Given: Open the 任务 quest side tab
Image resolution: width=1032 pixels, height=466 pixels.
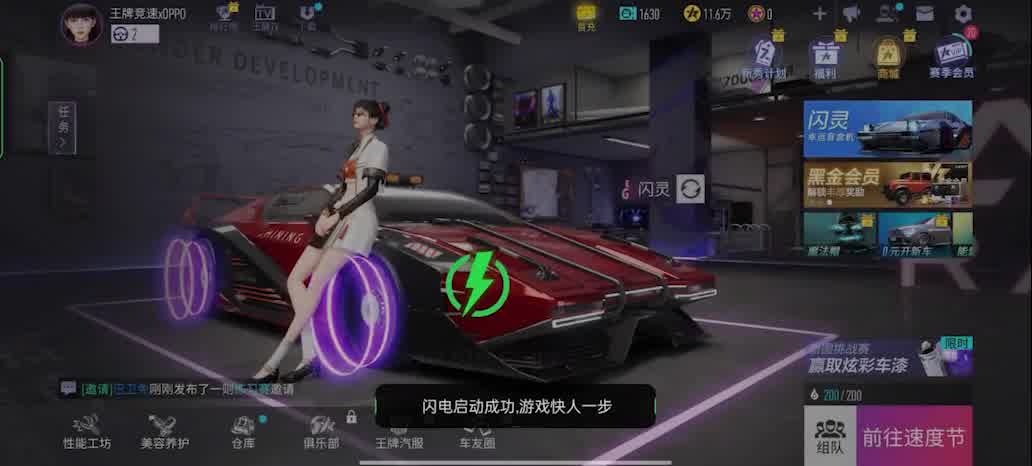Looking at the screenshot, I should click(62, 127).
